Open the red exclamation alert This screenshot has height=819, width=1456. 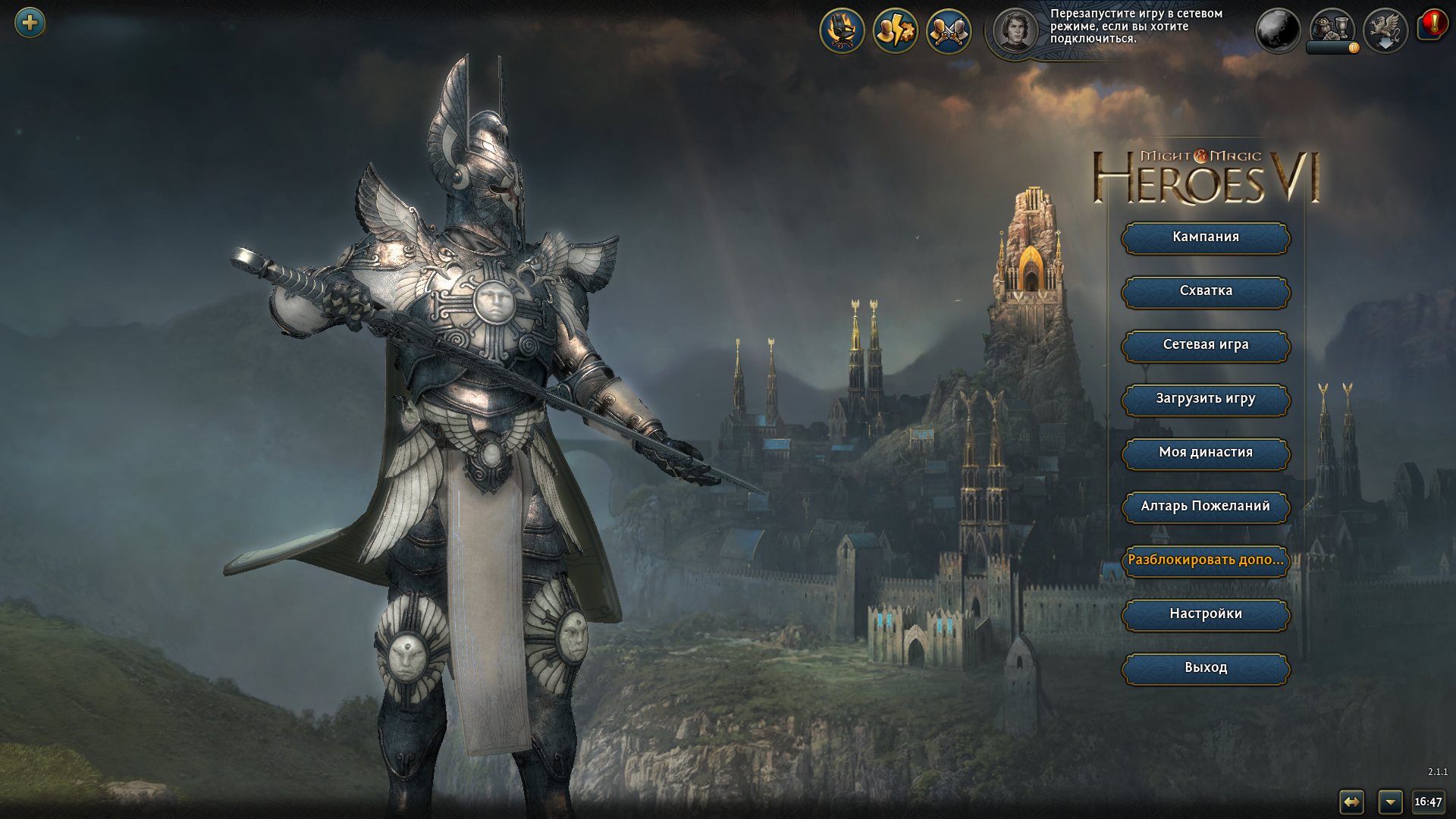(1432, 24)
